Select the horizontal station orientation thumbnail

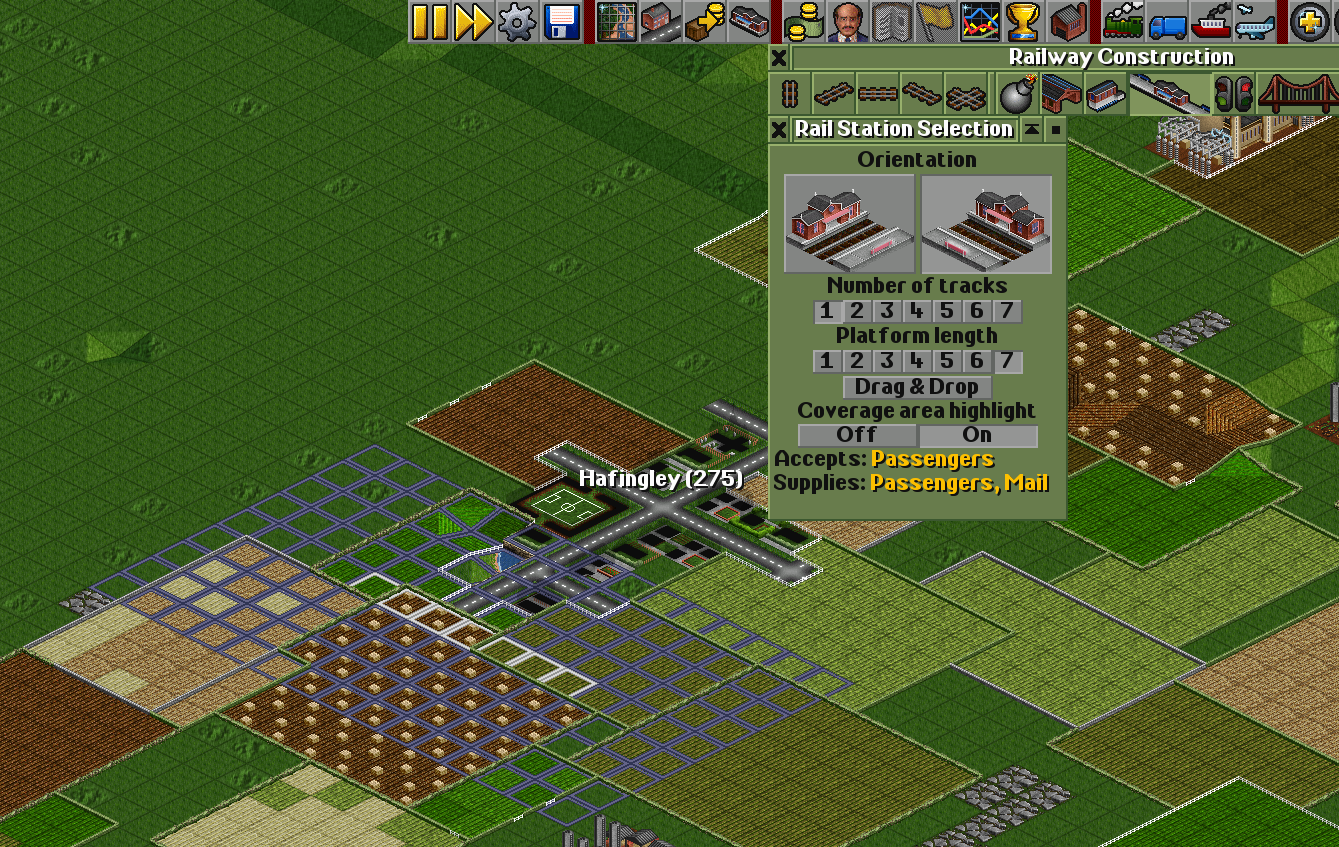(849, 222)
